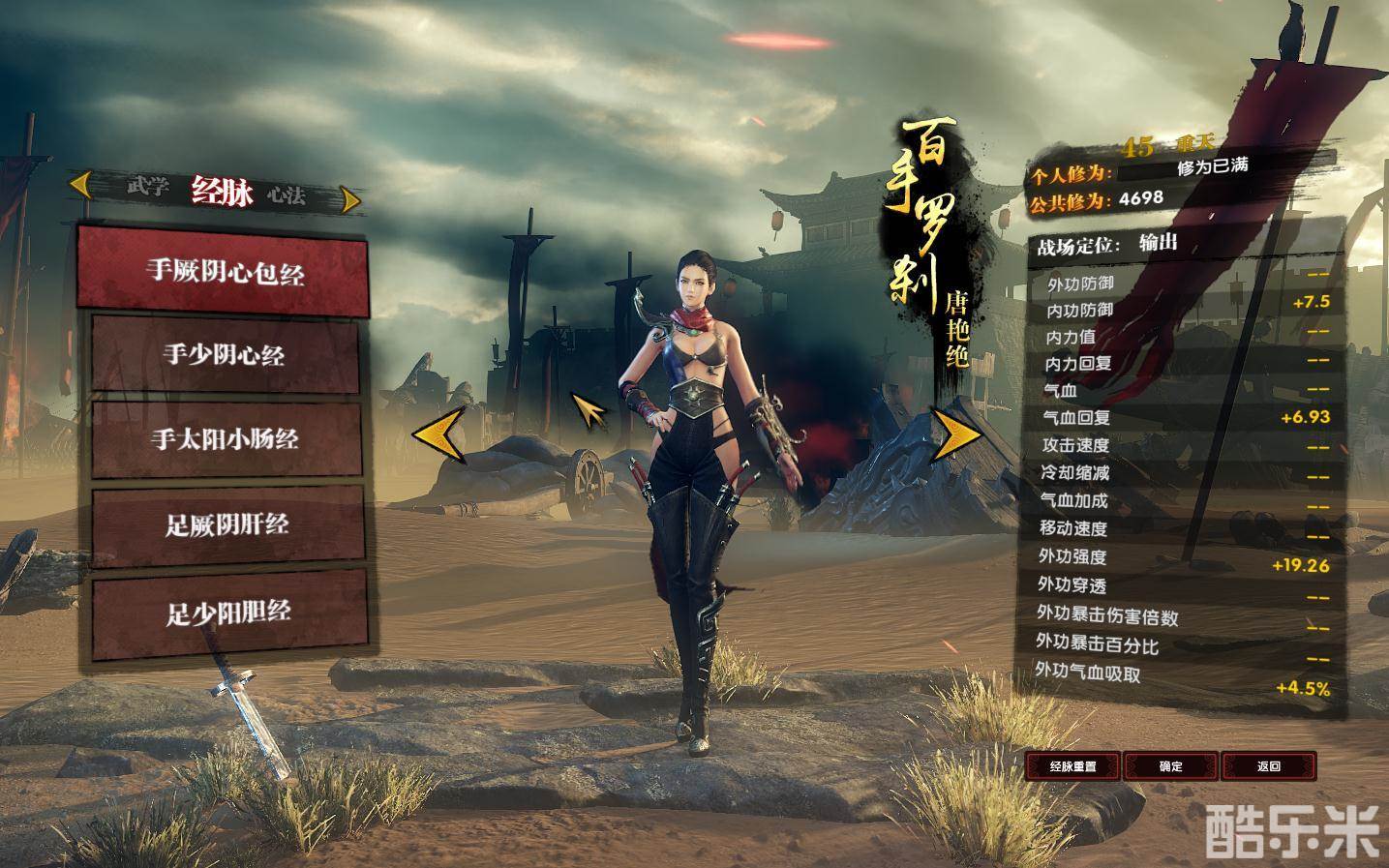Click the left arrow beside 武学 tab
Screen dimensions: 1389x868
[x=79, y=183]
